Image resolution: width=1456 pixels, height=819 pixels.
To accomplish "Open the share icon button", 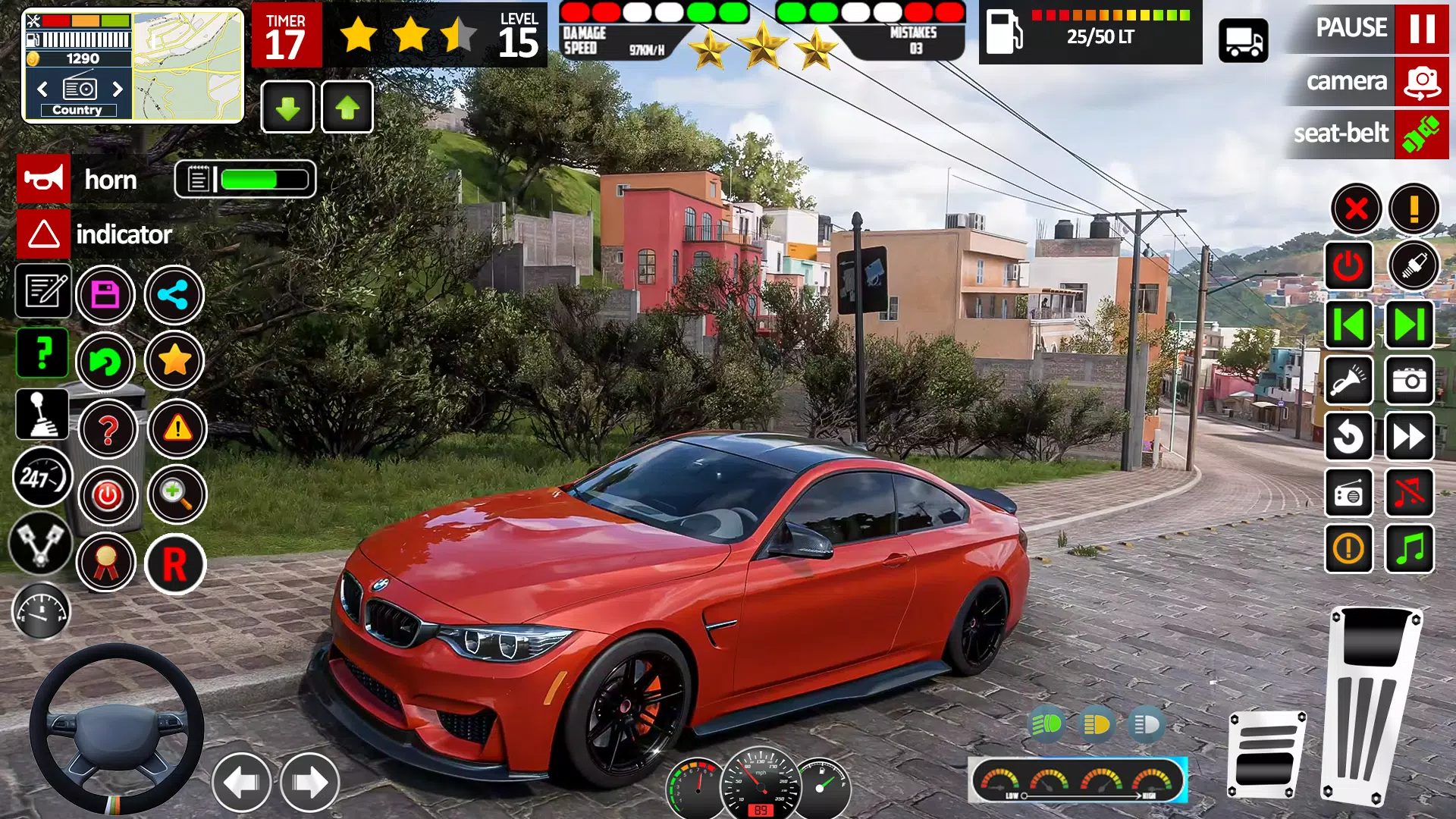I will (x=174, y=295).
